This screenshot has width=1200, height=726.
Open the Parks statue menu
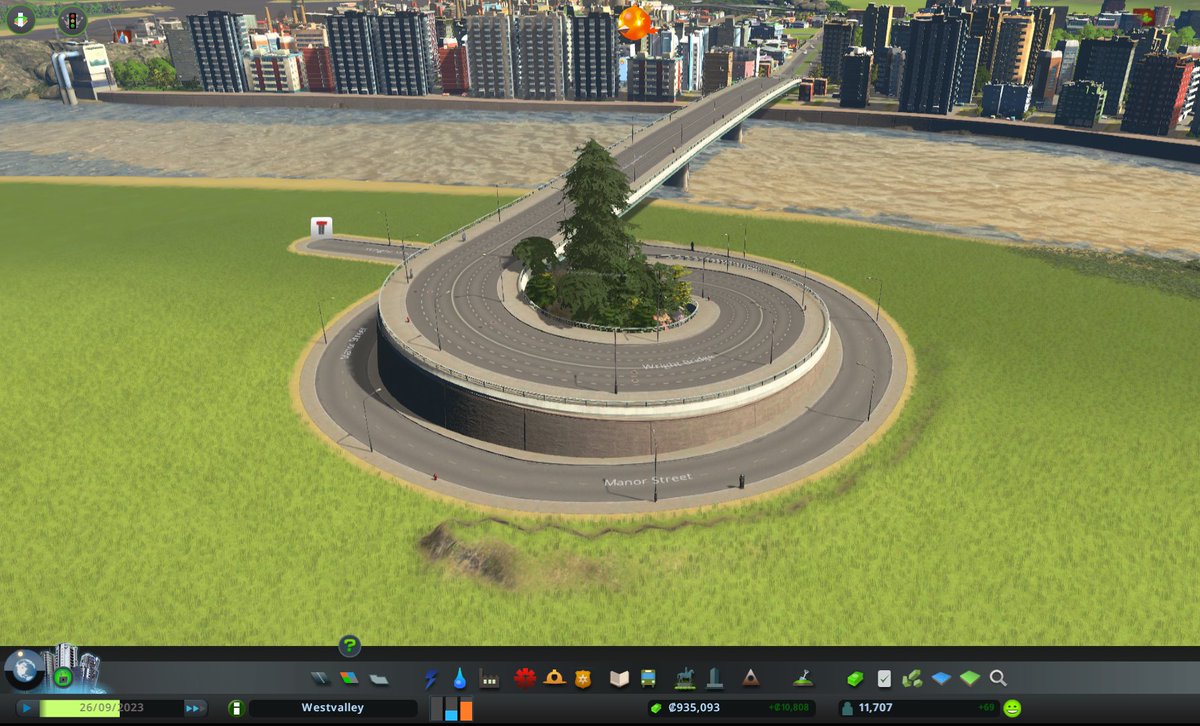[x=685, y=678]
